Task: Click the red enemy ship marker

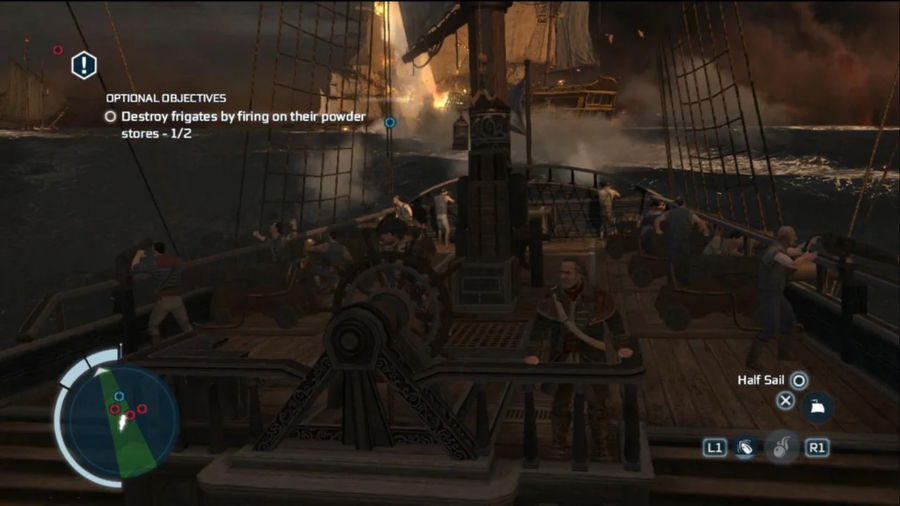Action: (x=57, y=49)
